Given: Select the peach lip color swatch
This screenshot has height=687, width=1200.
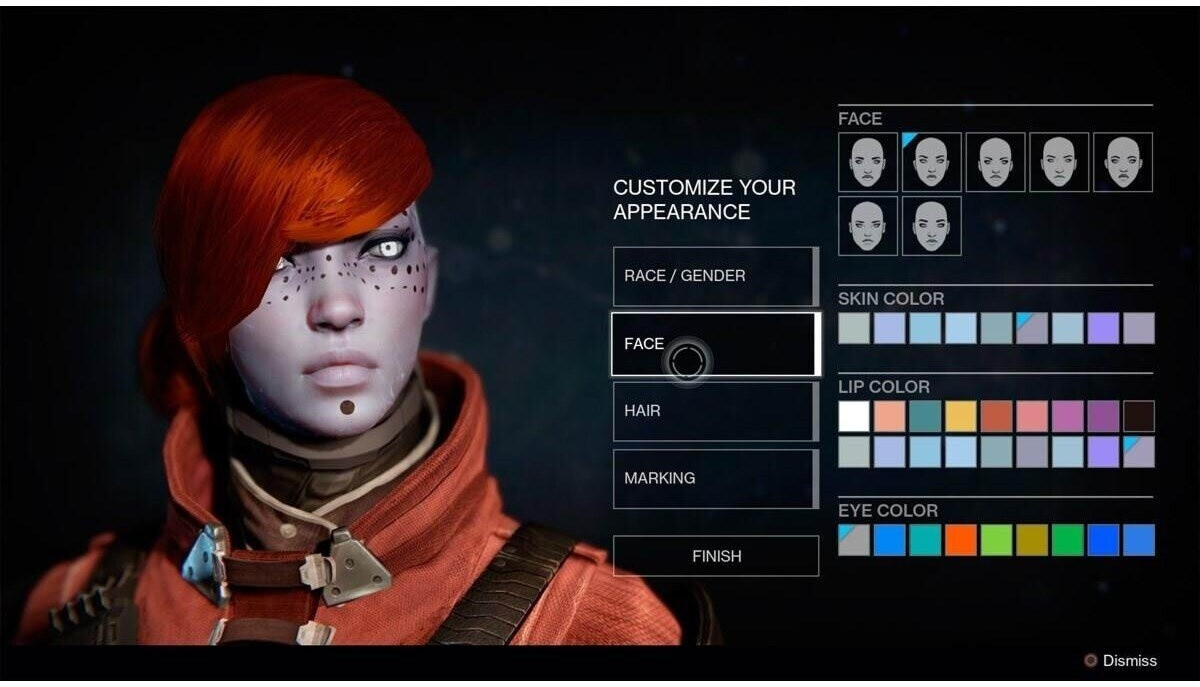Looking at the screenshot, I should 889,416.
